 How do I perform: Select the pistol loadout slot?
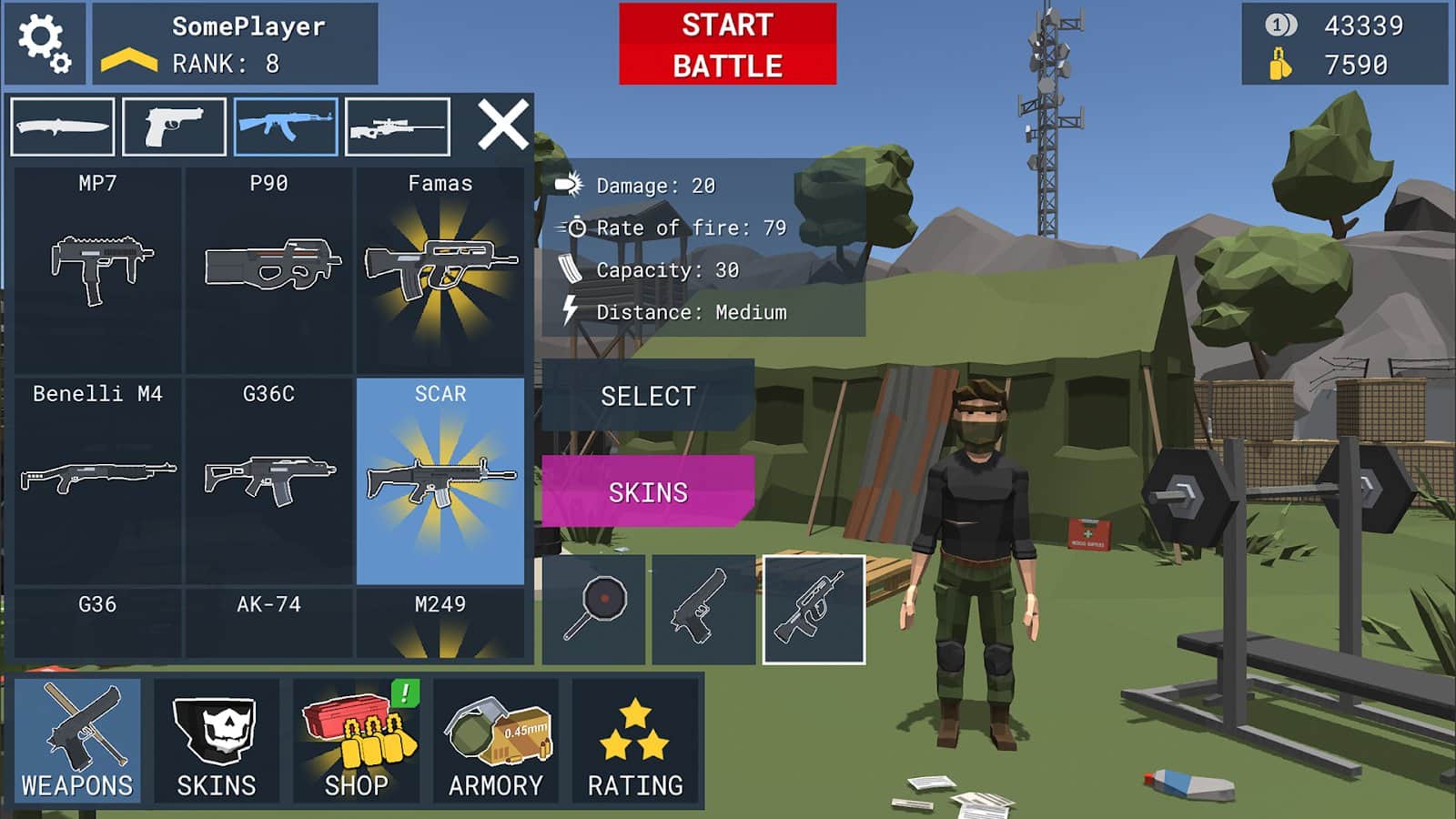[x=703, y=610]
